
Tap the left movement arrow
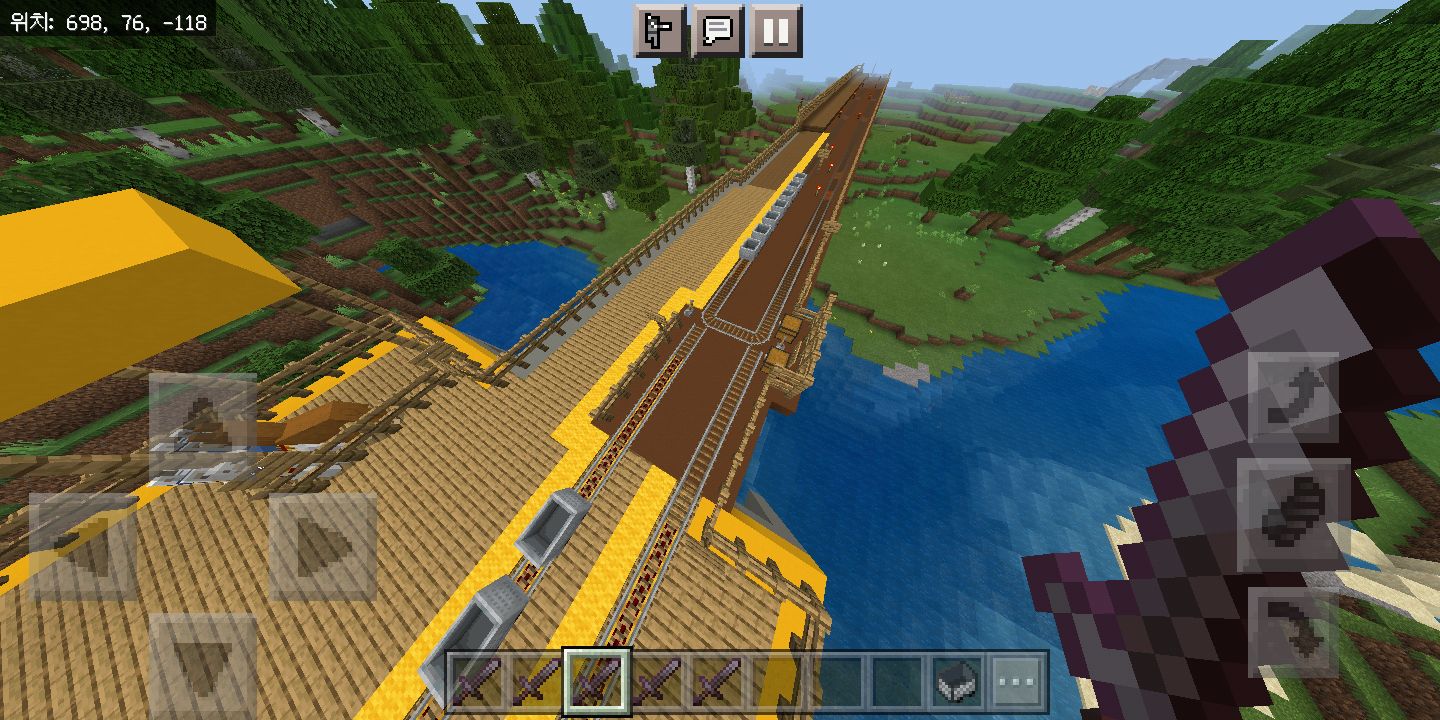click(83, 547)
